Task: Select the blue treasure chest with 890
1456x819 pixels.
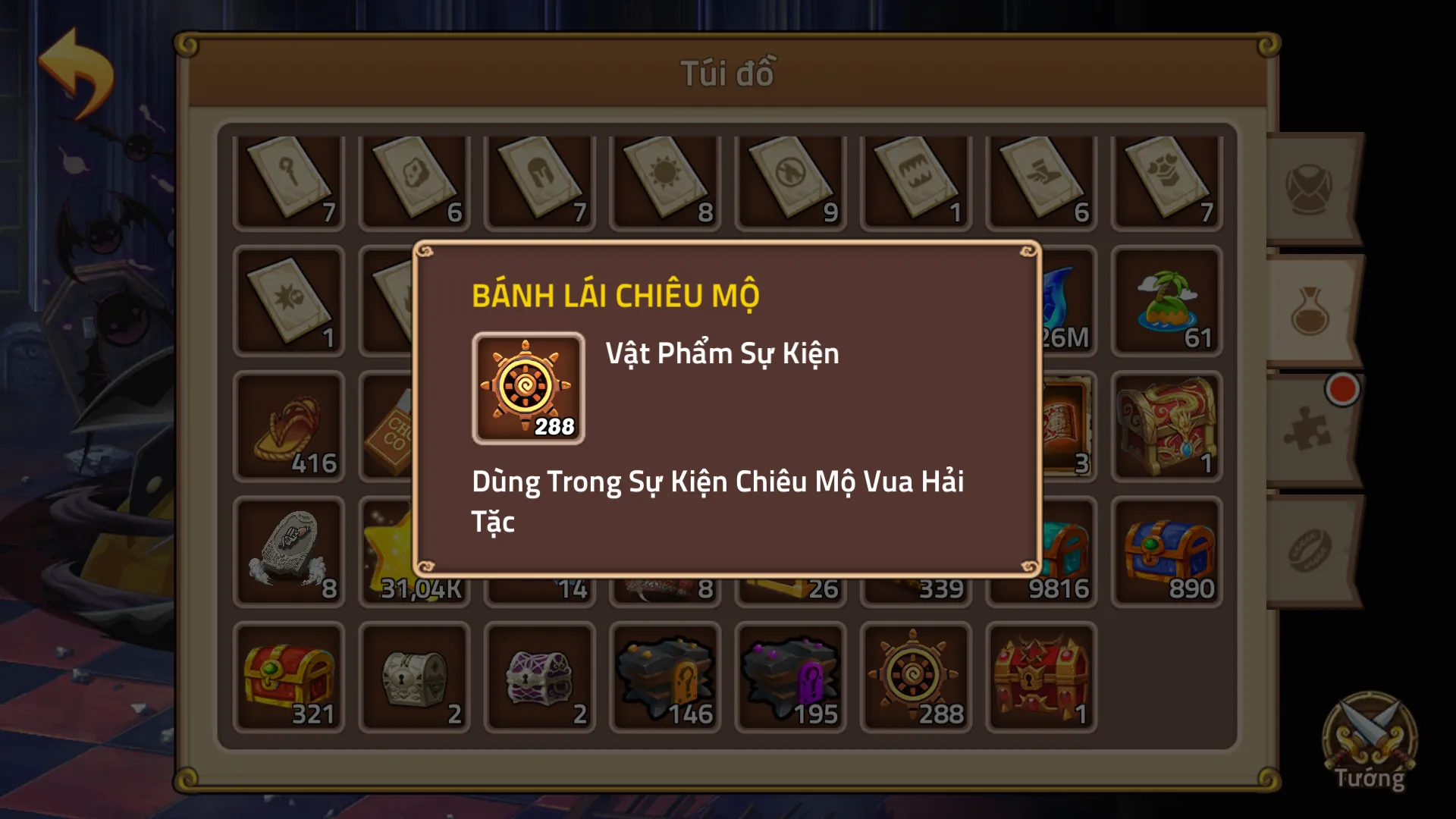Action: [1166, 552]
